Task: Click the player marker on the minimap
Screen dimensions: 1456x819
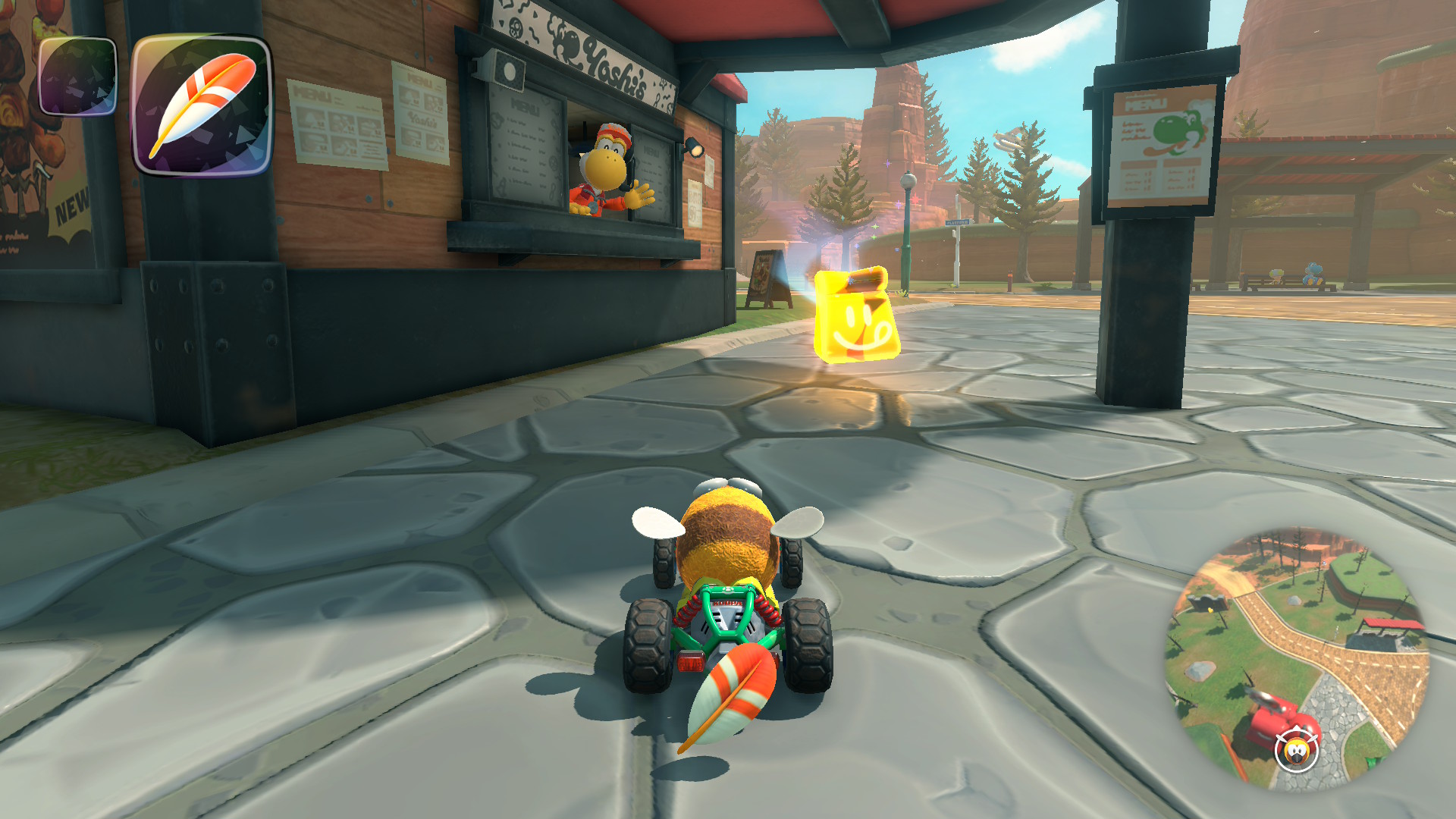Action: click(x=1296, y=751)
